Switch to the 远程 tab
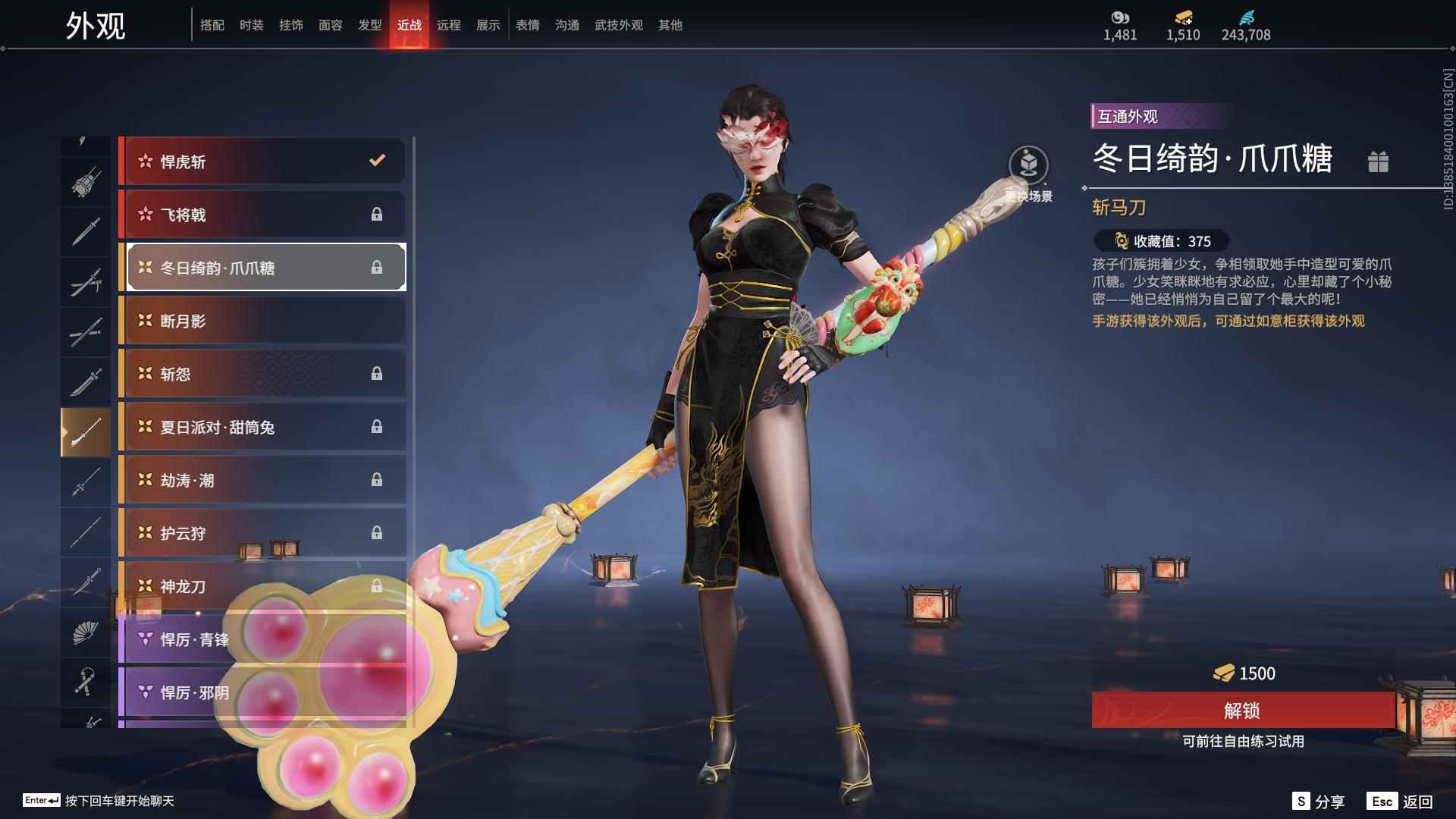This screenshot has height=819, width=1456. 450,24
